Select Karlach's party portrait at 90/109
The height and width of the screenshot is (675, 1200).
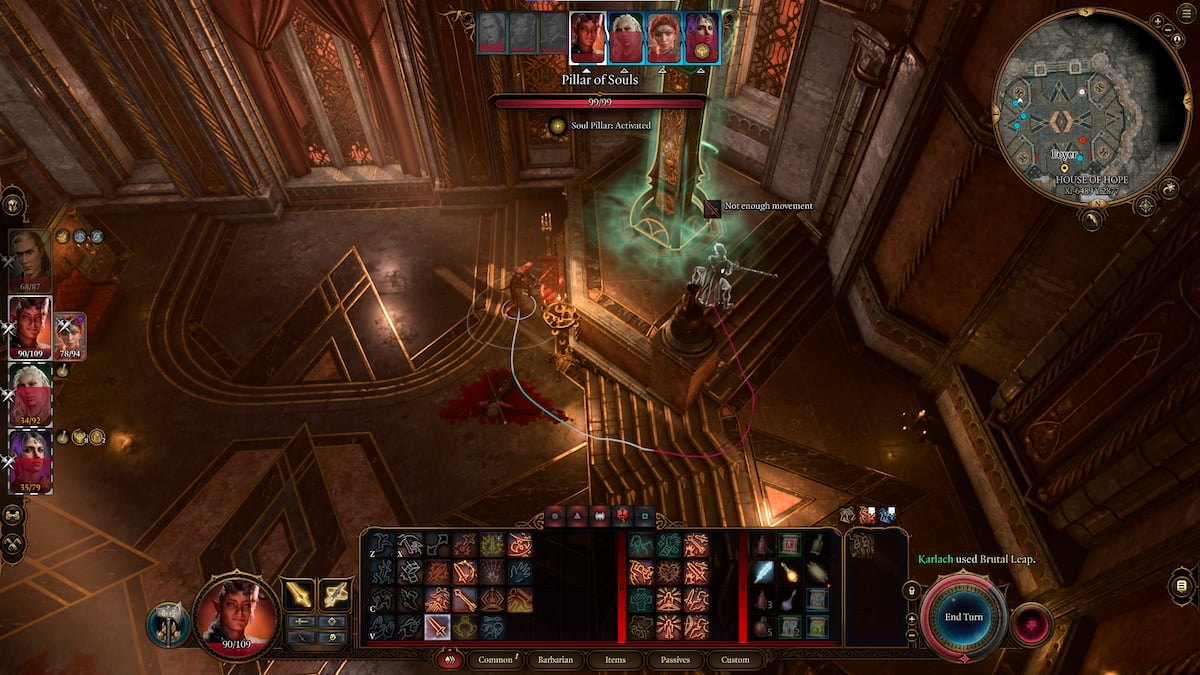pyautogui.click(x=30, y=326)
